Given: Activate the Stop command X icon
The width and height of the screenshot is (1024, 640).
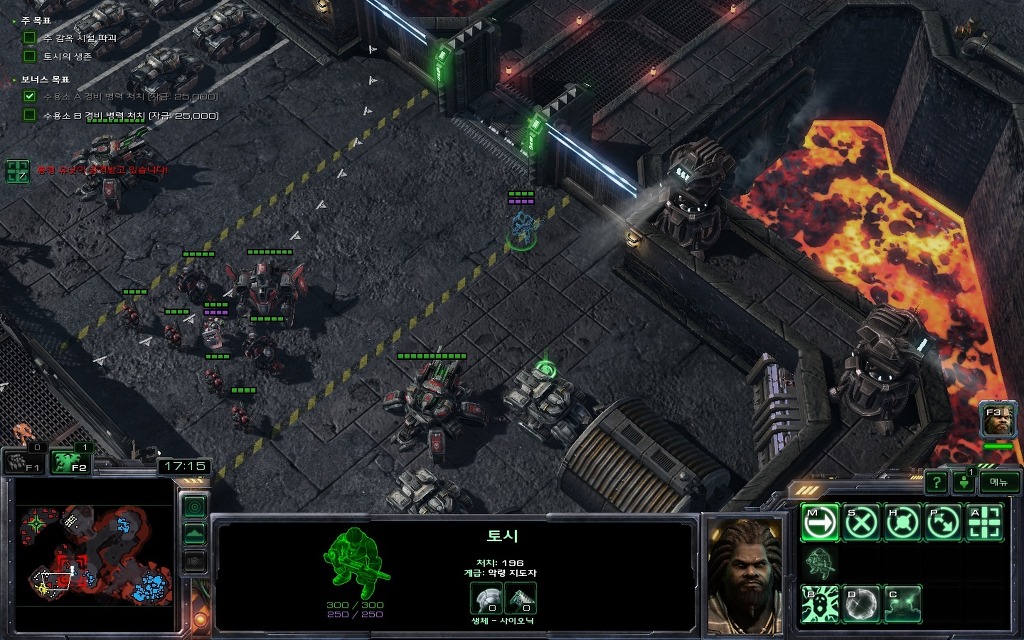Looking at the screenshot, I should point(861,523).
